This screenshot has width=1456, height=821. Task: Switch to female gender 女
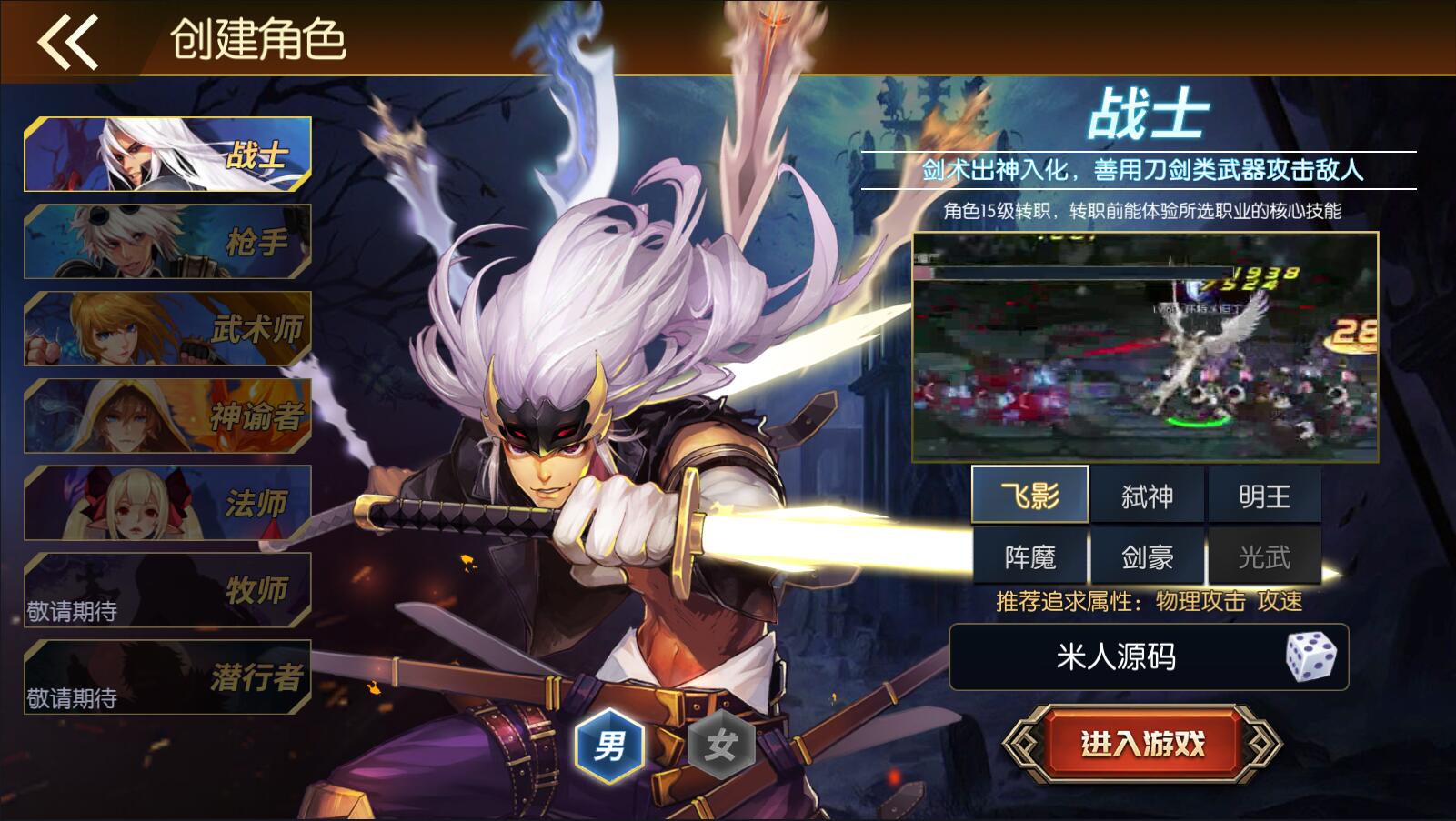(720, 746)
